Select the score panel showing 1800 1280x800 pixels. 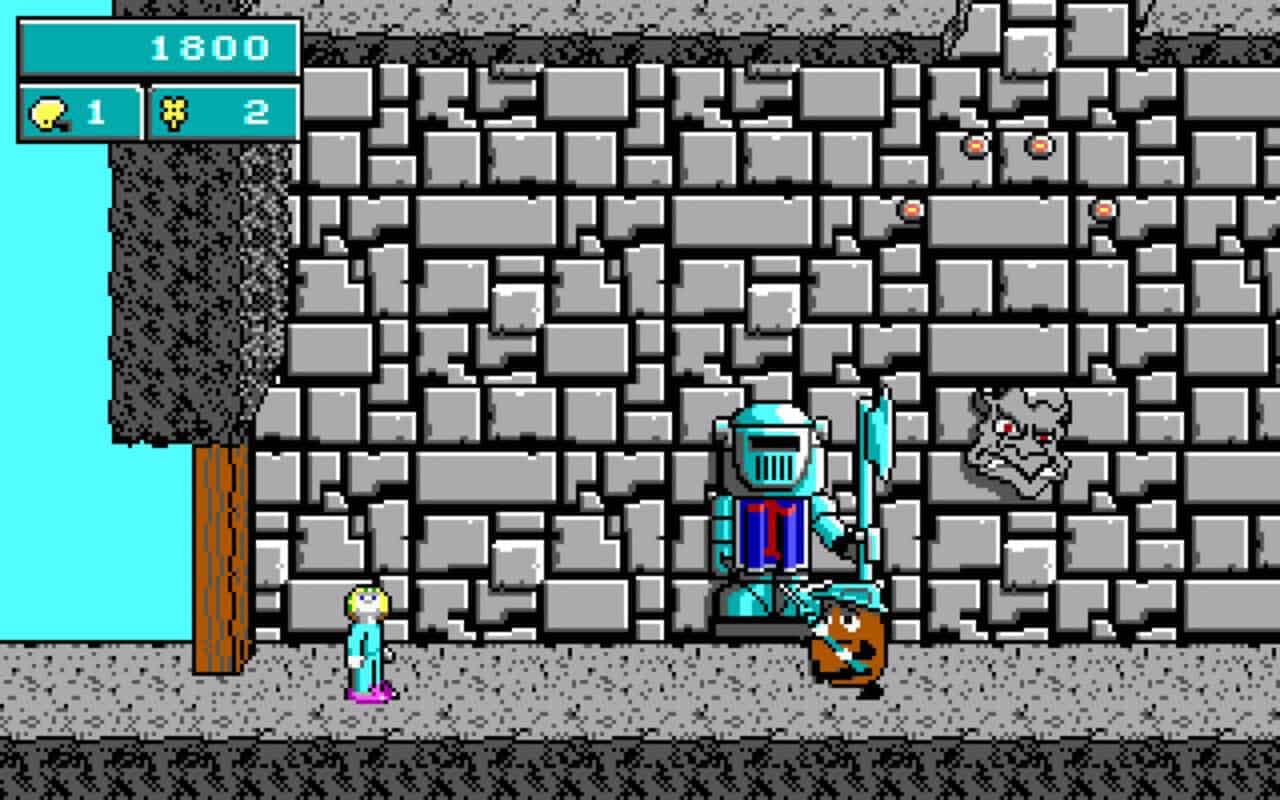point(155,46)
